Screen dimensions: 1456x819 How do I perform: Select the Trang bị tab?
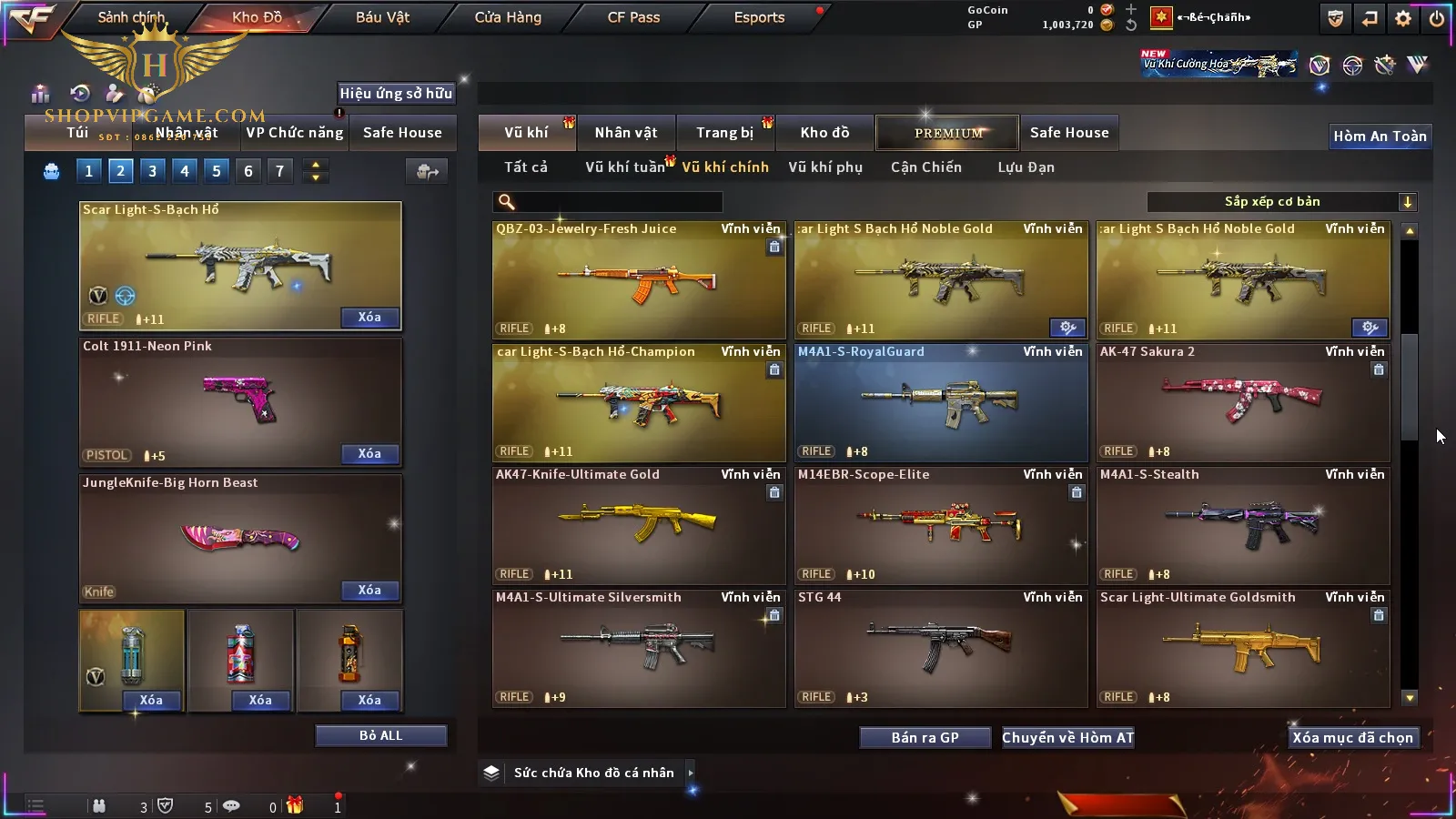click(725, 133)
